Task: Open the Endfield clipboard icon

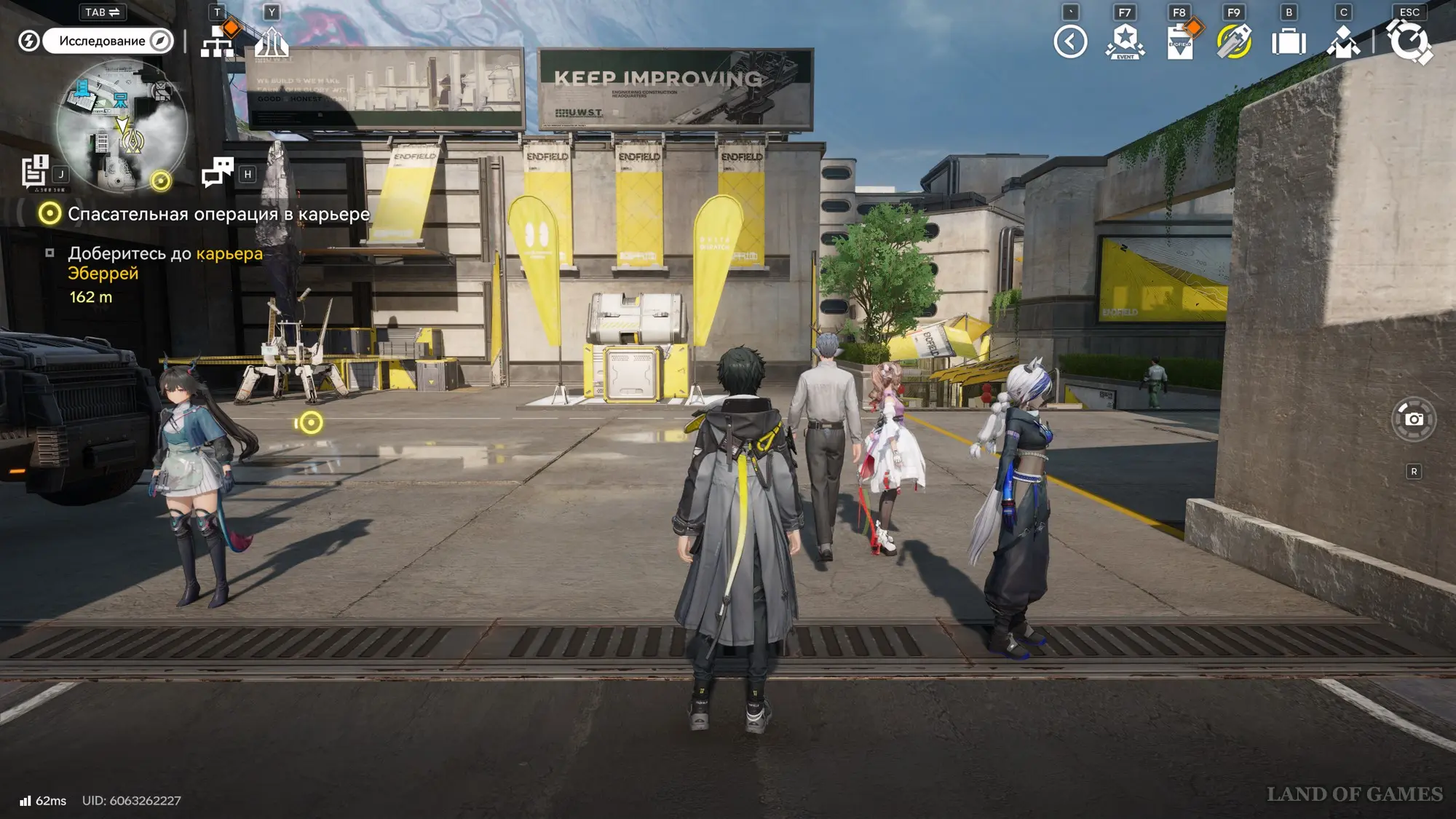Action: (1179, 41)
